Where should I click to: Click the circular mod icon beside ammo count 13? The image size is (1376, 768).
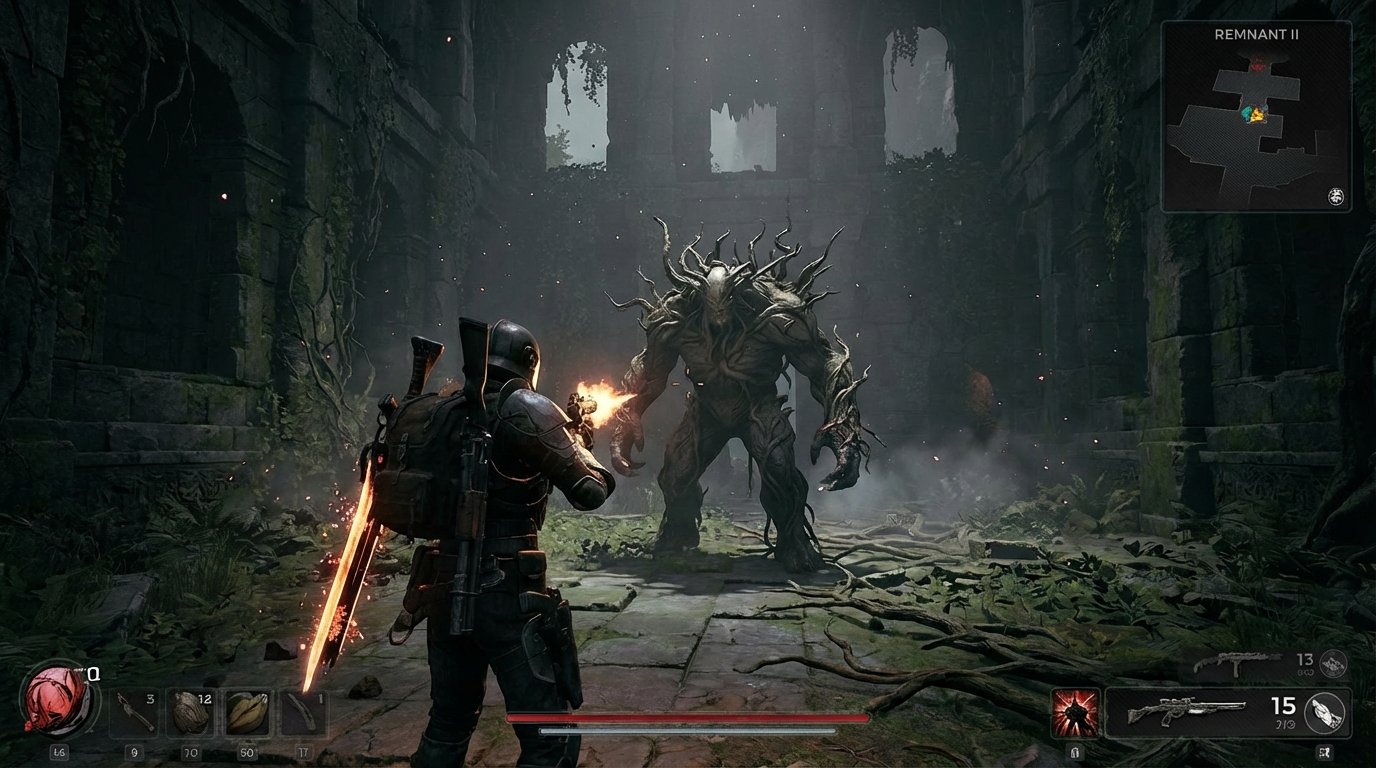pos(1333,664)
